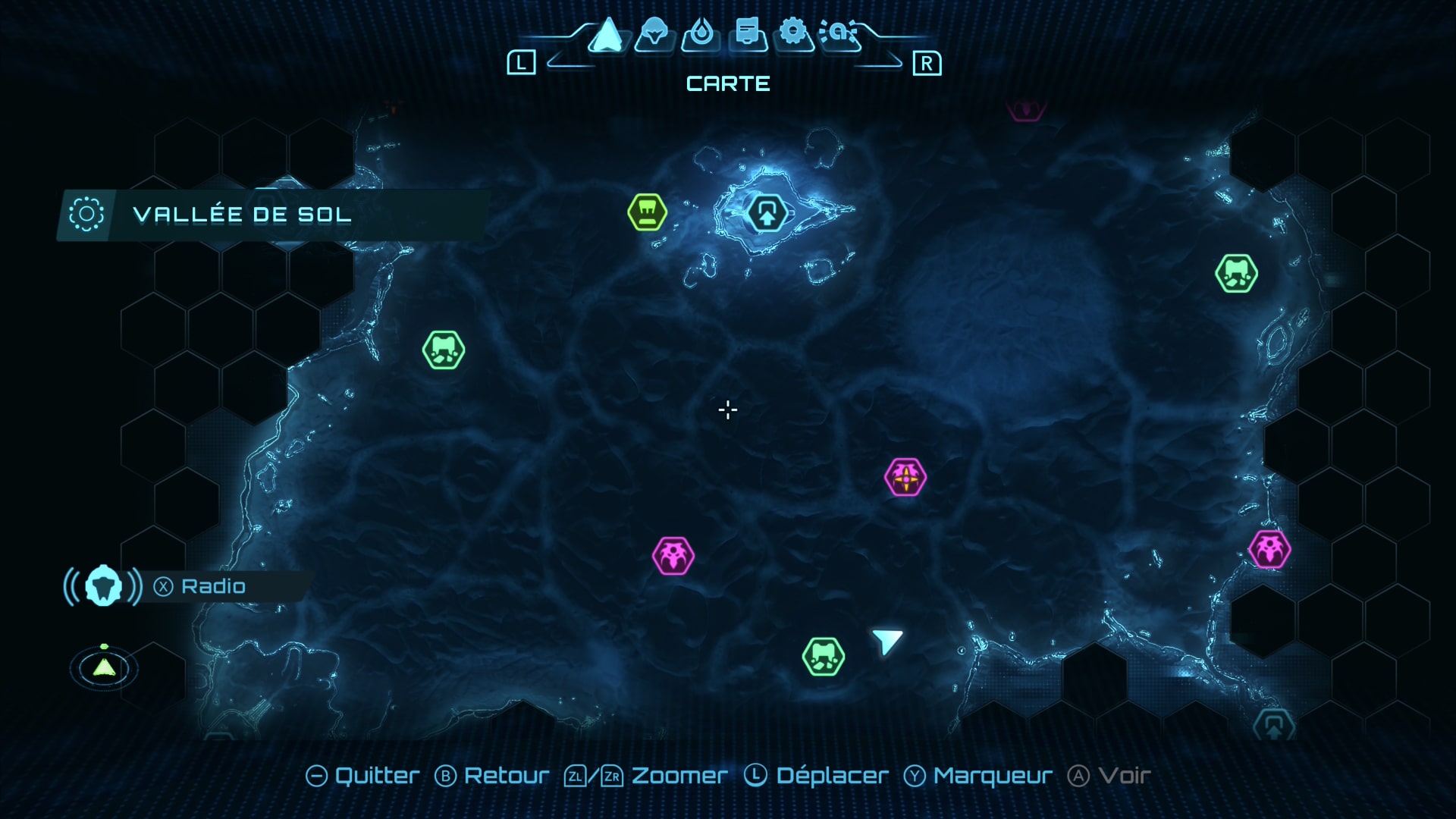Switch to the helmet-shaped suit tab

click(654, 34)
